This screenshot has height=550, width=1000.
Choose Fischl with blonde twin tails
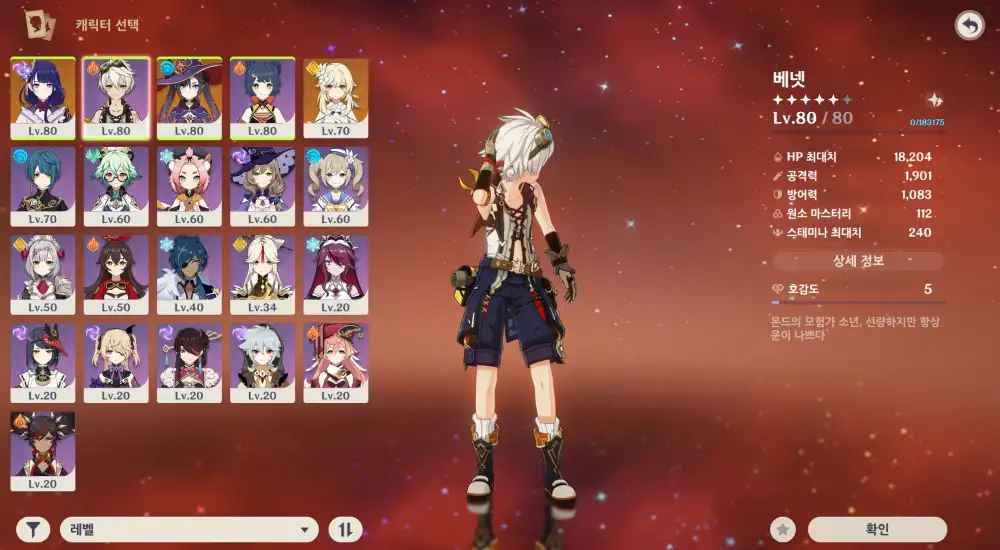[116, 361]
